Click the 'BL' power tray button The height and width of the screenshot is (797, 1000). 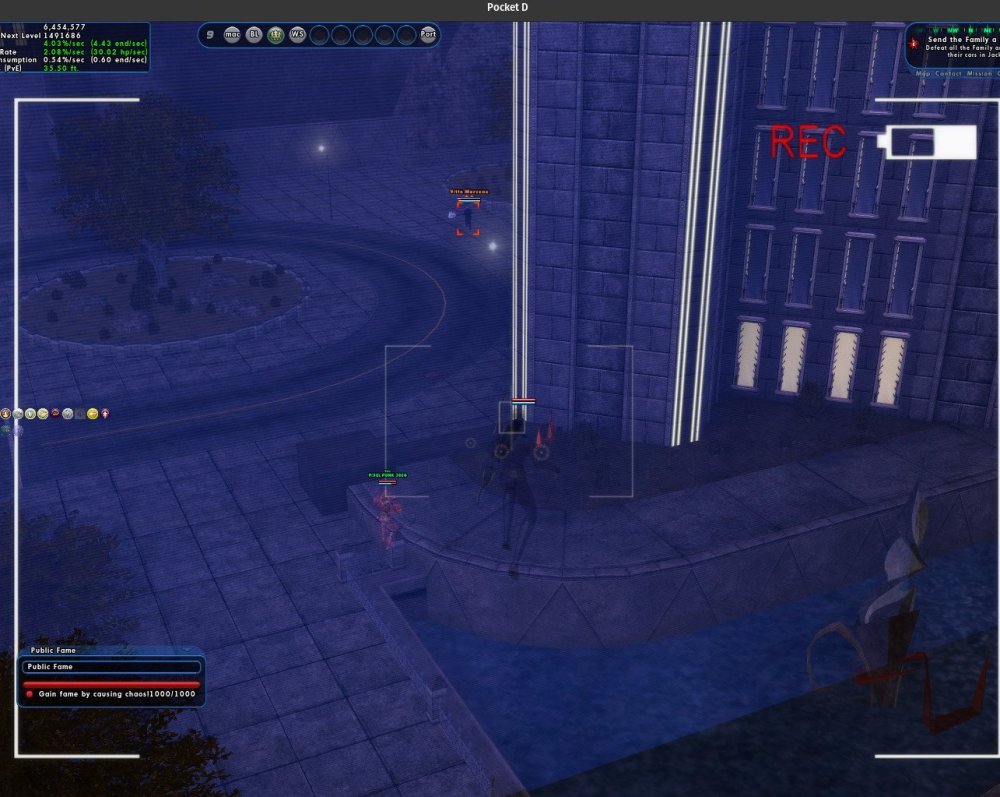point(254,34)
